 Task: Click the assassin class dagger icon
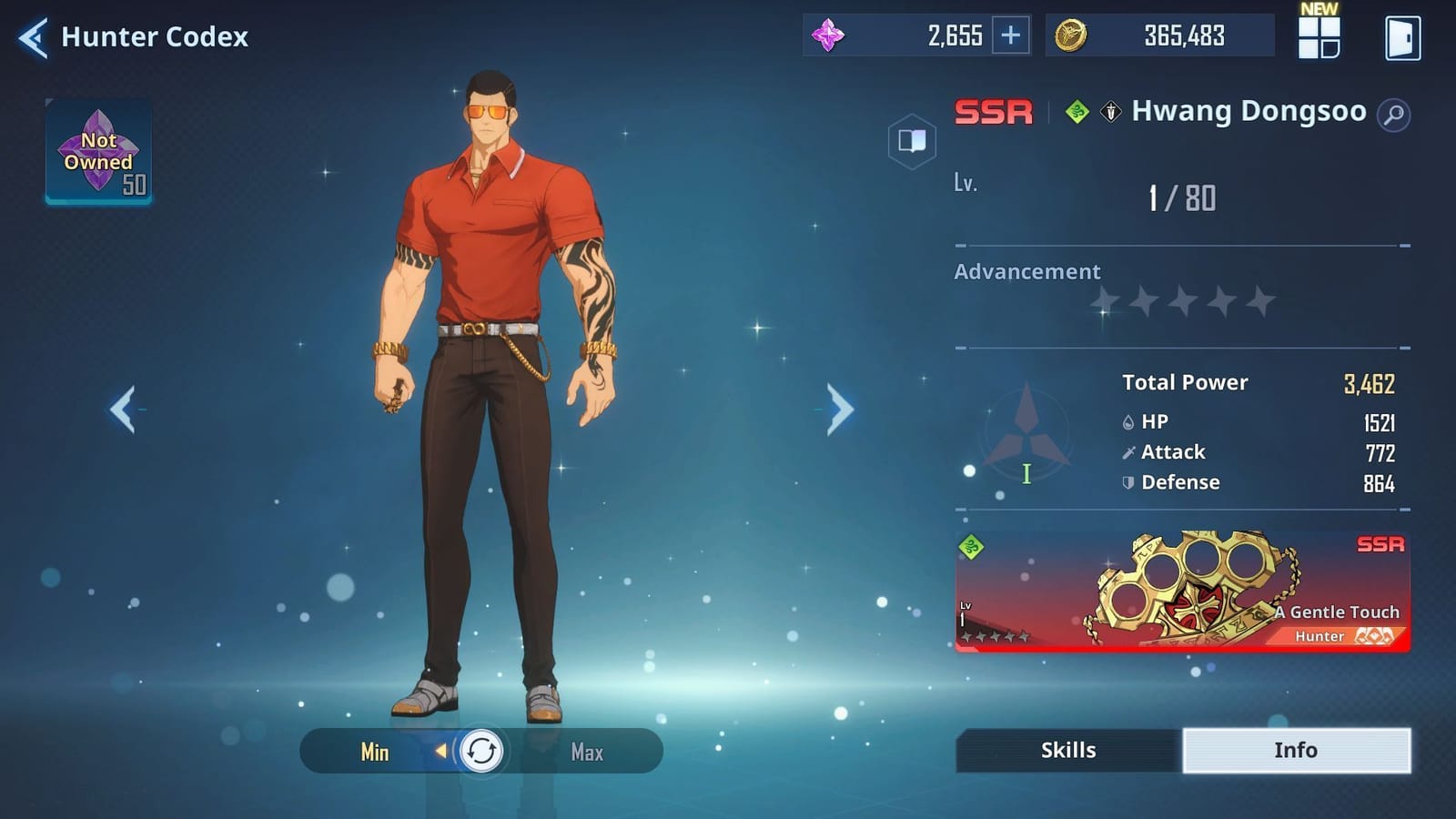[1108, 112]
